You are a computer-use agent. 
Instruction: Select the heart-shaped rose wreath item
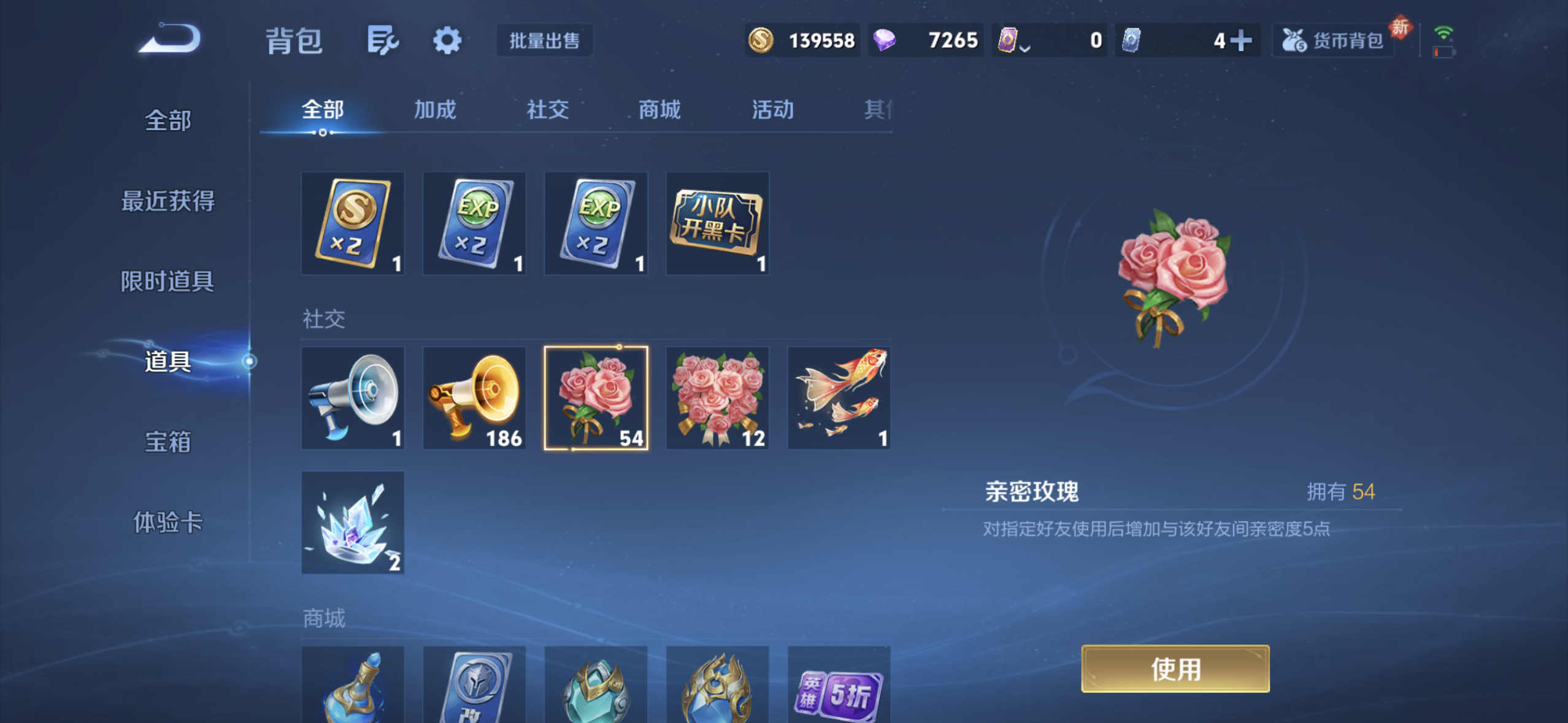717,397
